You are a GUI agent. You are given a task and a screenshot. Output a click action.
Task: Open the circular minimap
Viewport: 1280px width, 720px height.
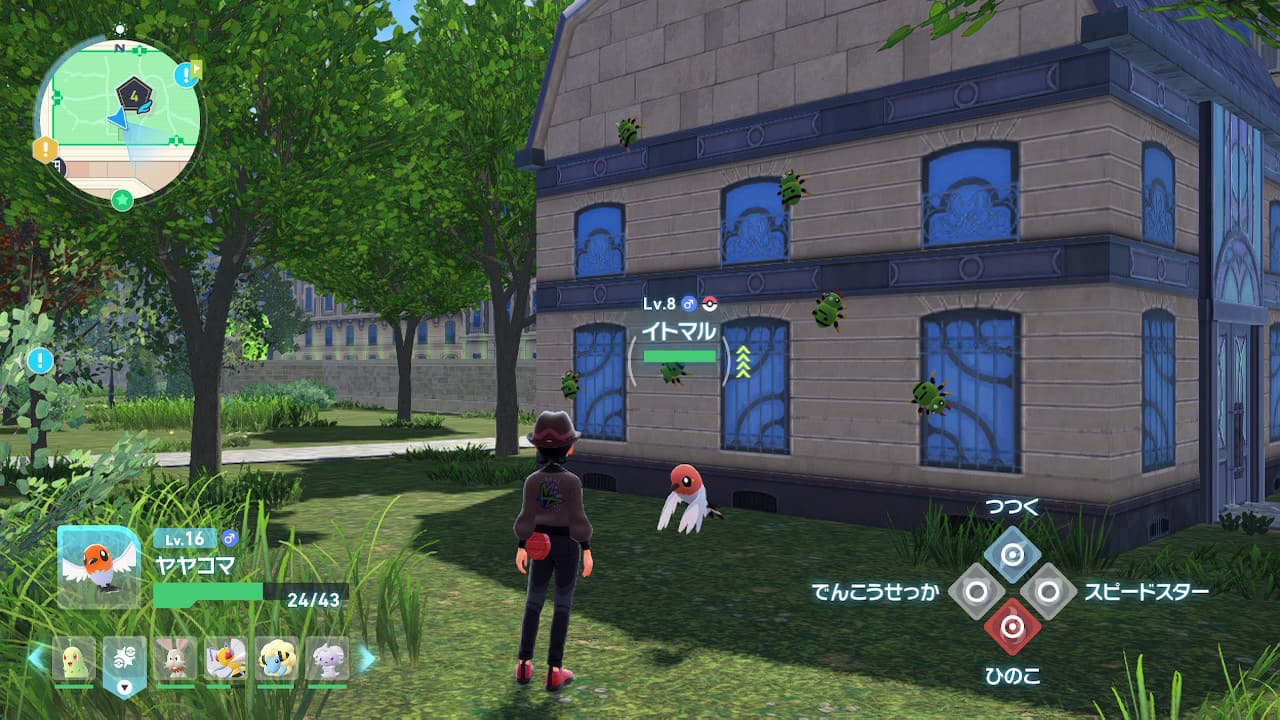(118, 120)
